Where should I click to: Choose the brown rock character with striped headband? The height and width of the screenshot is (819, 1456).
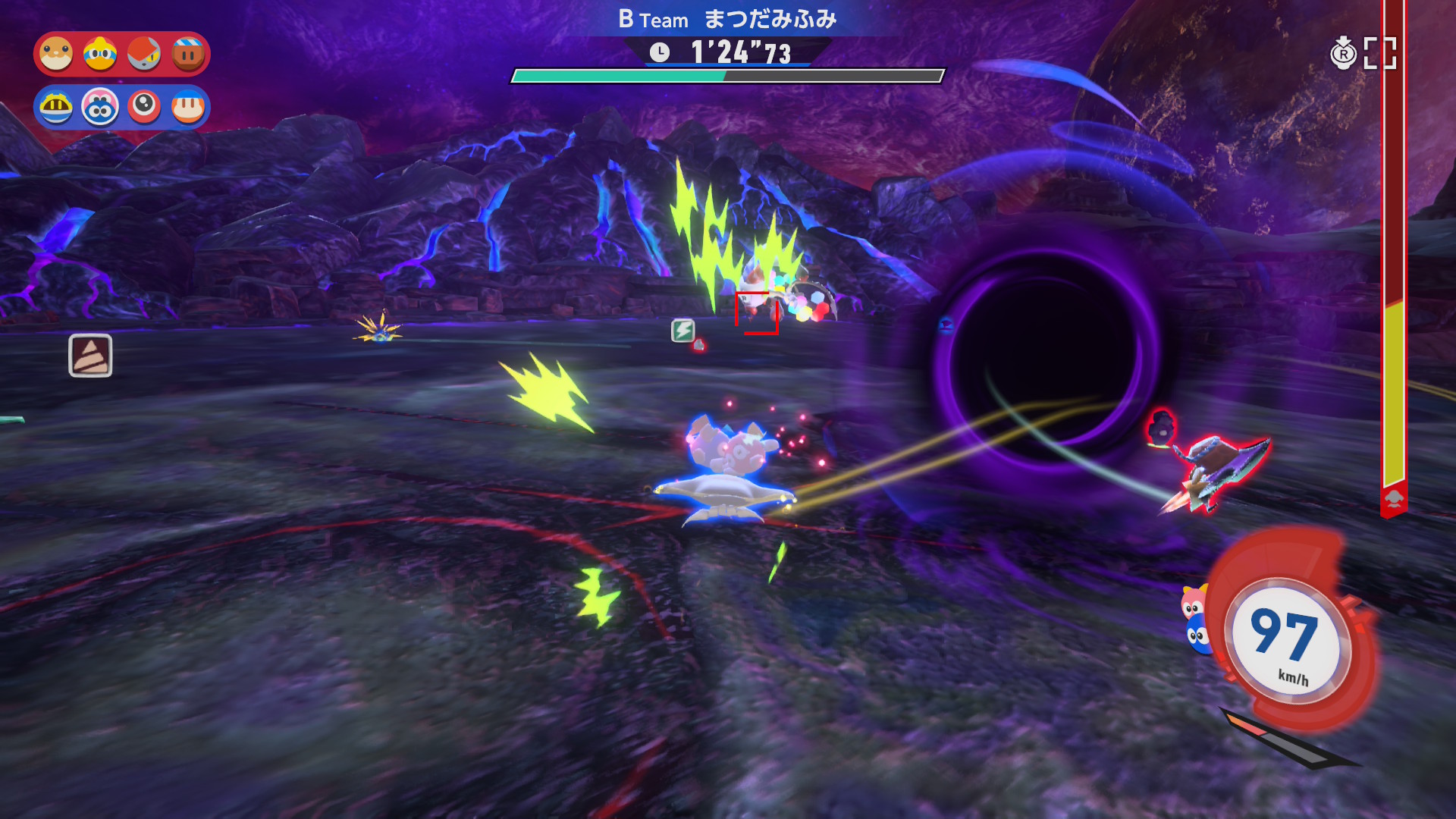188,55
